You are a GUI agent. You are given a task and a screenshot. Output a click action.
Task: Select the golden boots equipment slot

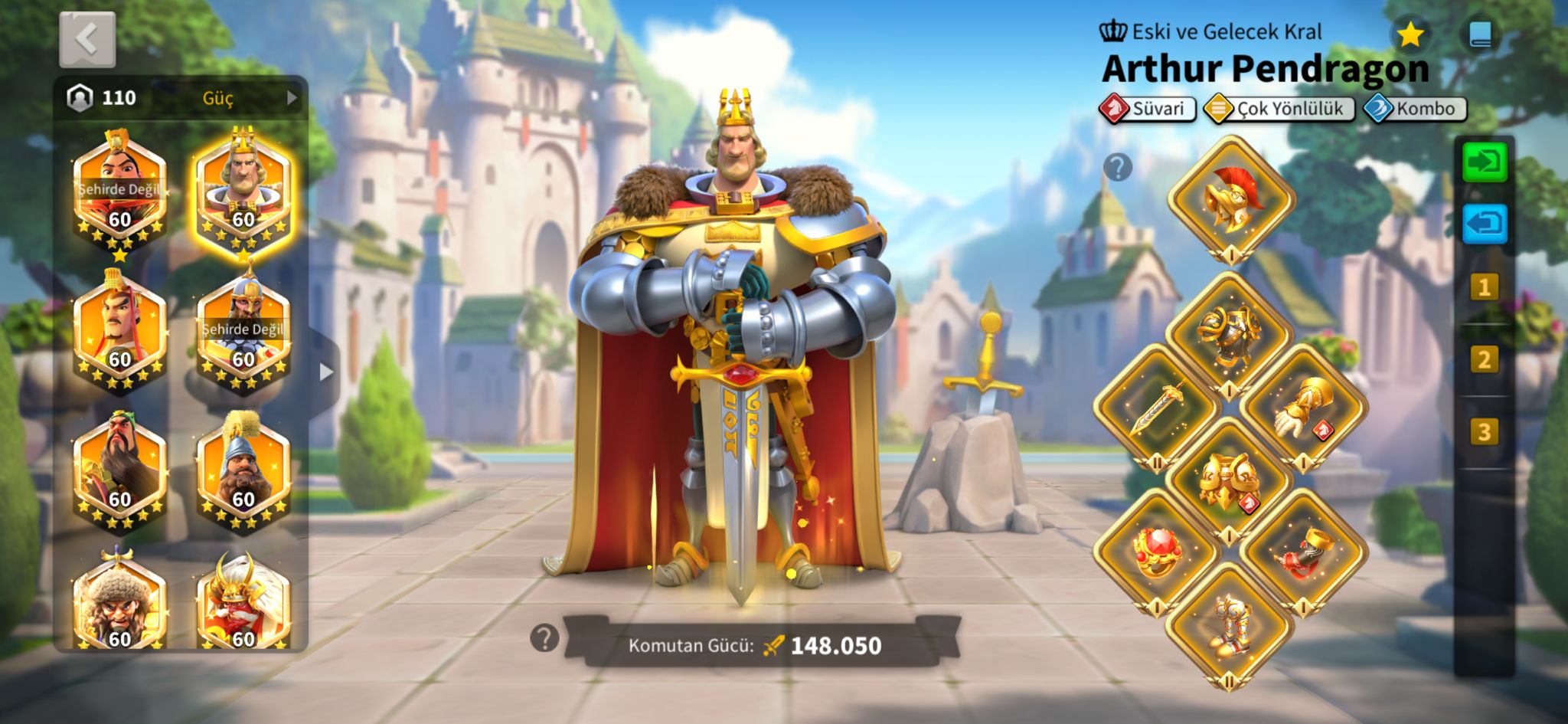point(1230,625)
